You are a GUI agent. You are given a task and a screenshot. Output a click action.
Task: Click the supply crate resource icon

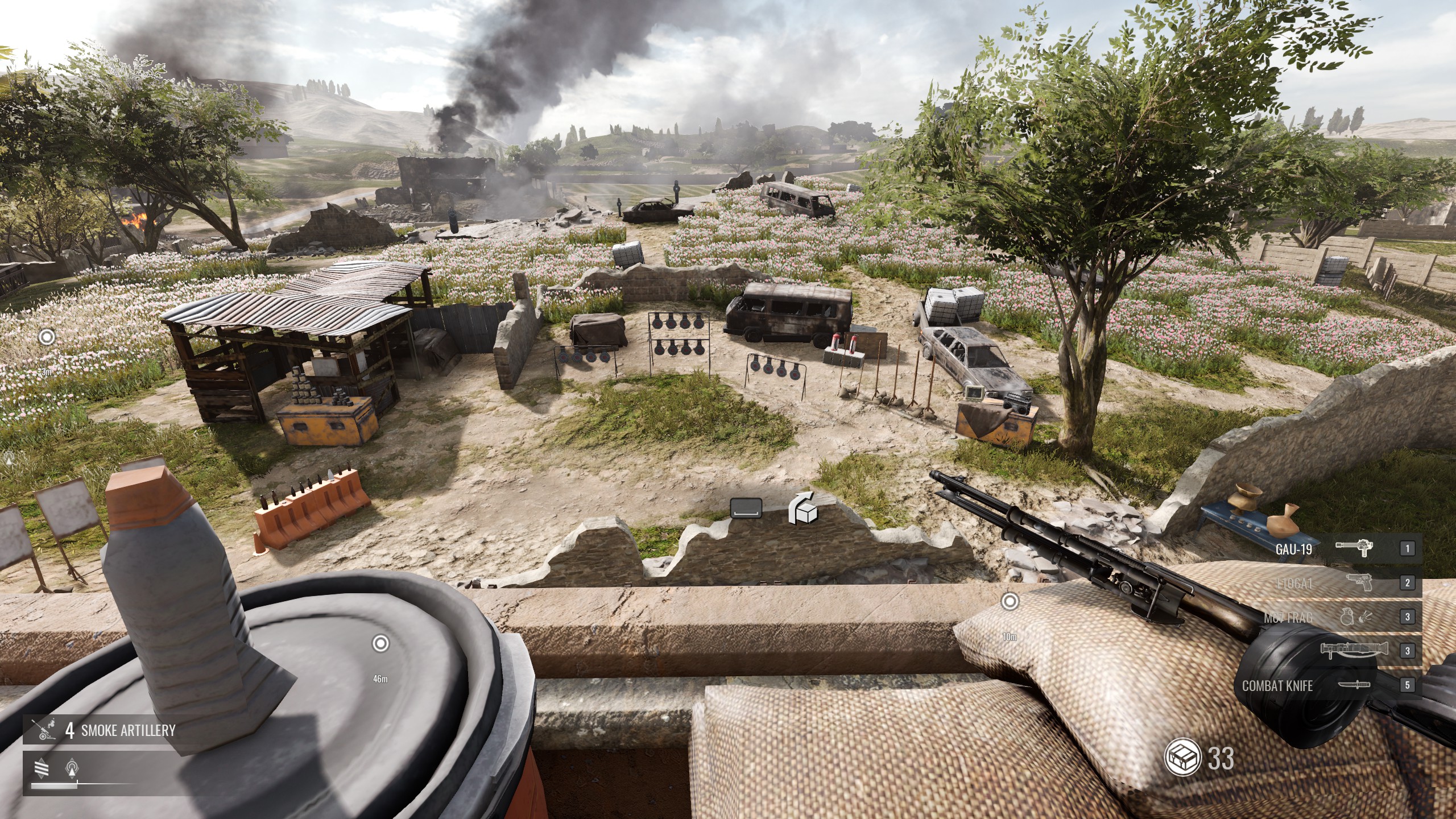point(1182,758)
